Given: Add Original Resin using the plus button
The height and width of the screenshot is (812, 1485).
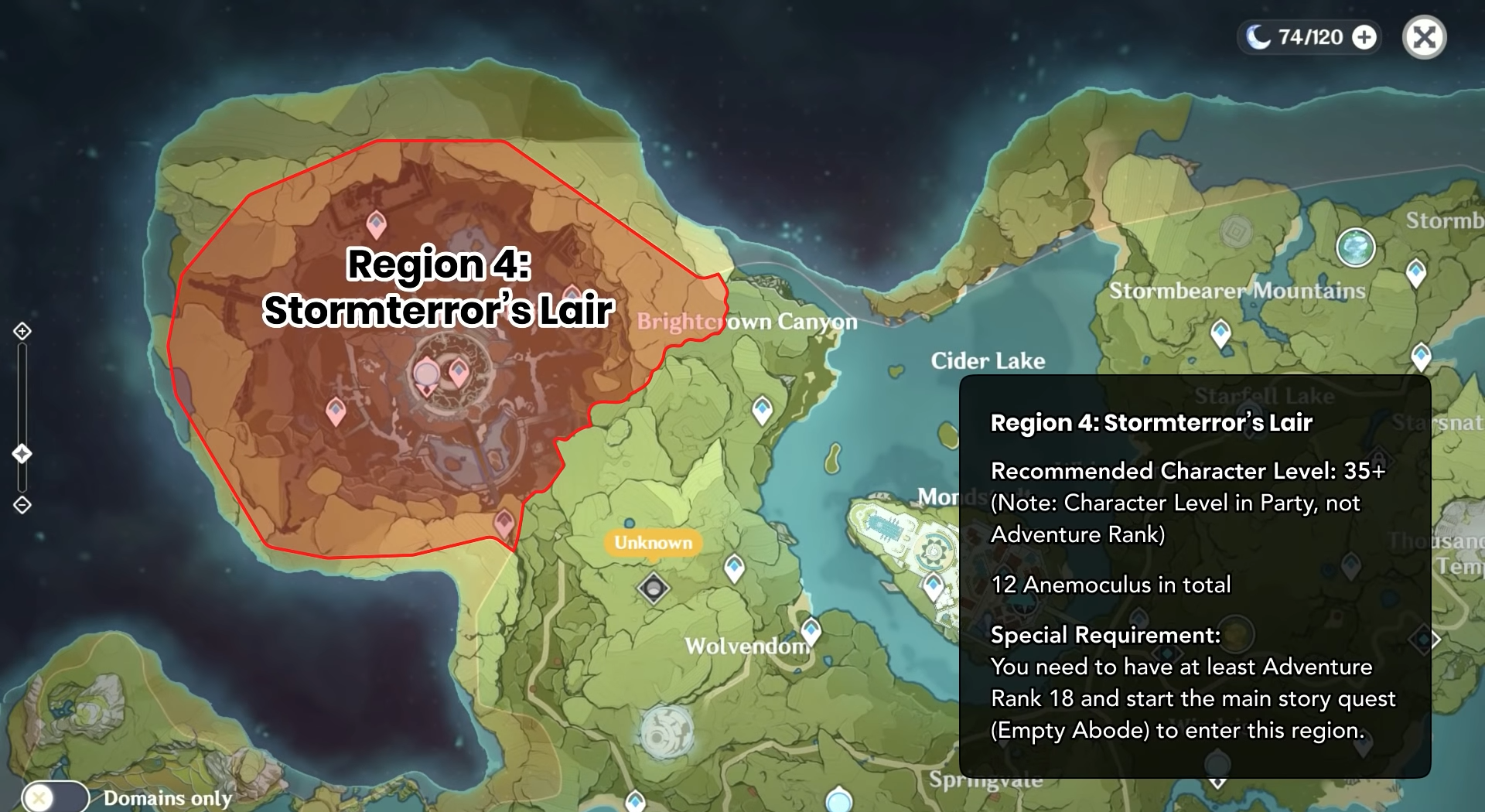Looking at the screenshot, I should 1365,37.
